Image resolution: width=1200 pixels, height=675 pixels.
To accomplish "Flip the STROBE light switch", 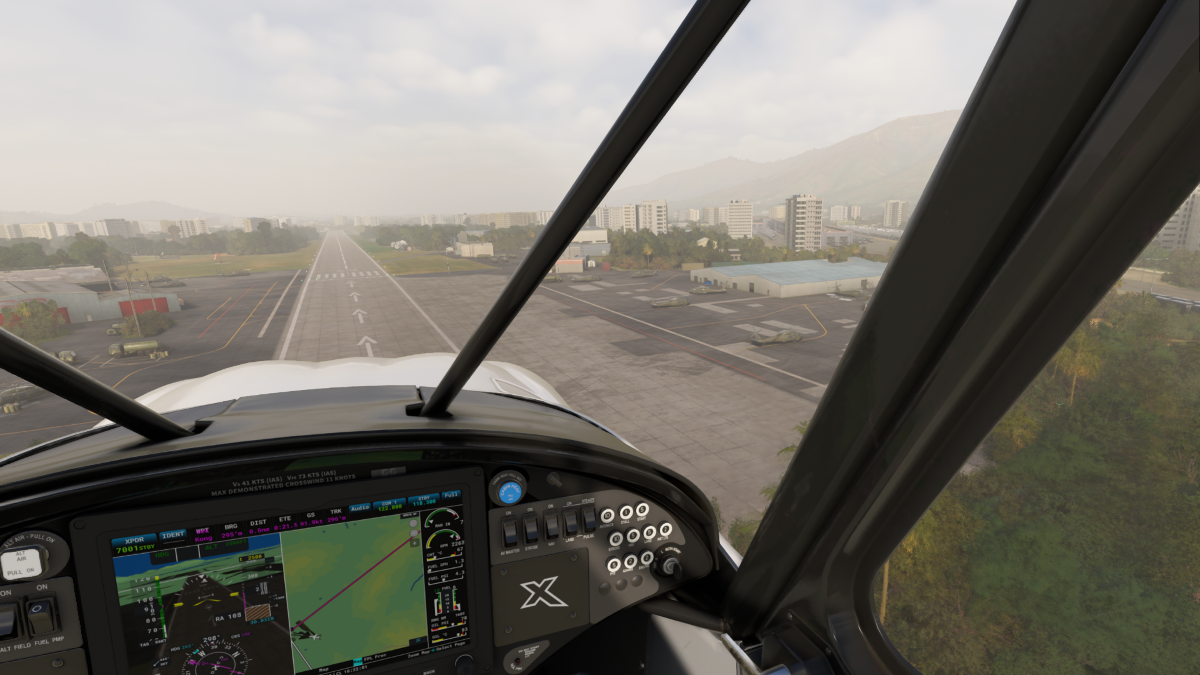I will point(531,527).
